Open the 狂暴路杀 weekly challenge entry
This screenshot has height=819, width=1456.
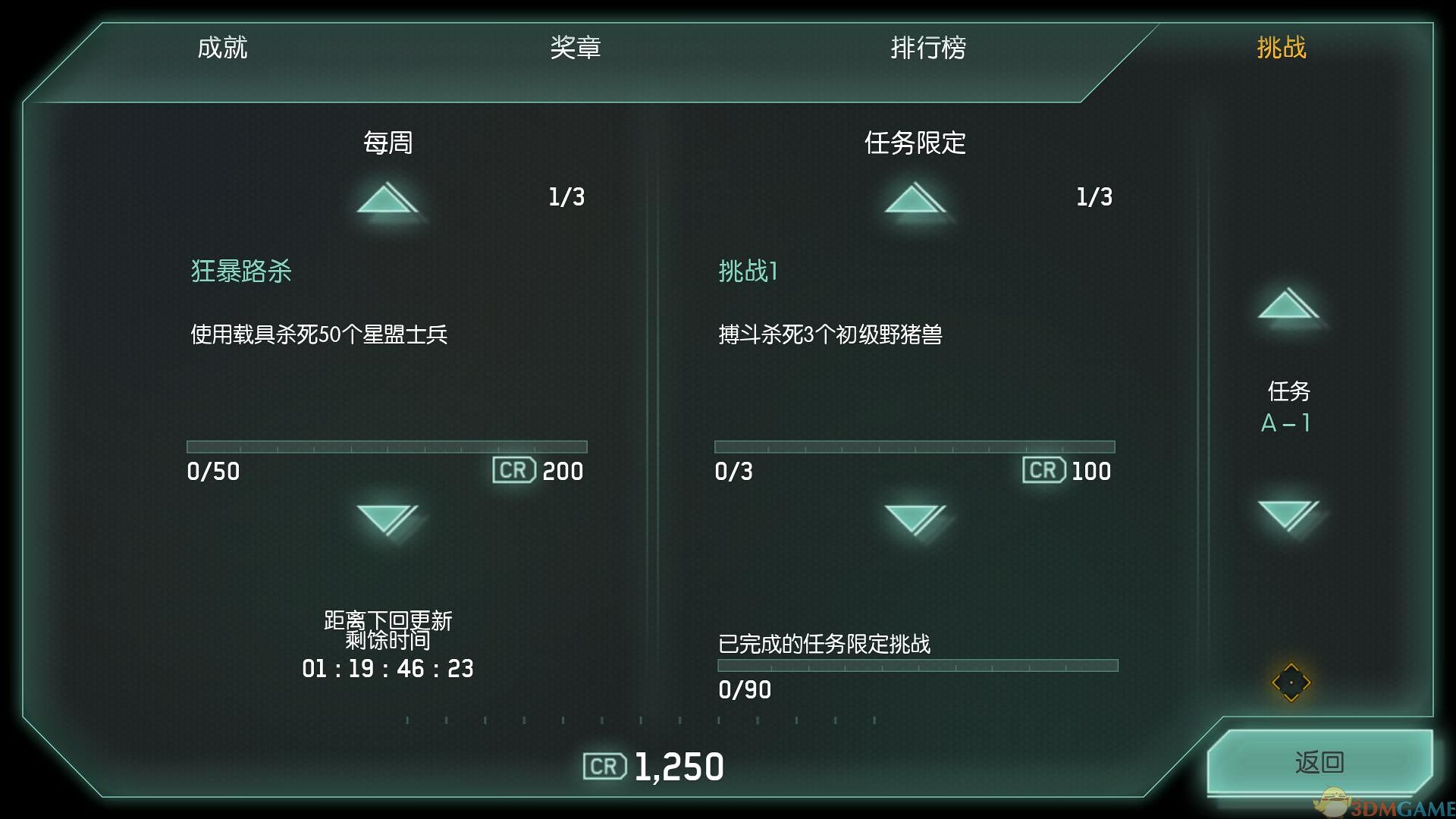click(x=243, y=271)
